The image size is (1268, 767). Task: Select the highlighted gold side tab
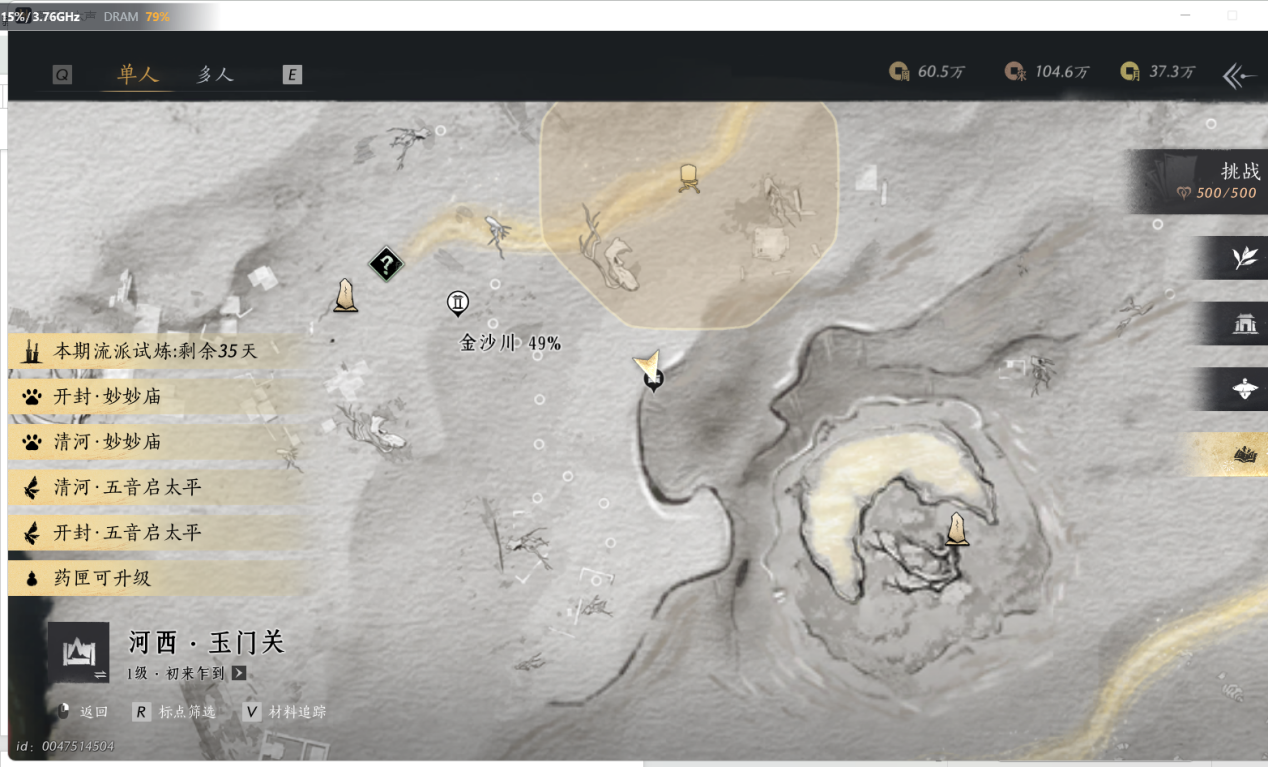pyautogui.click(x=1244, y=455)
